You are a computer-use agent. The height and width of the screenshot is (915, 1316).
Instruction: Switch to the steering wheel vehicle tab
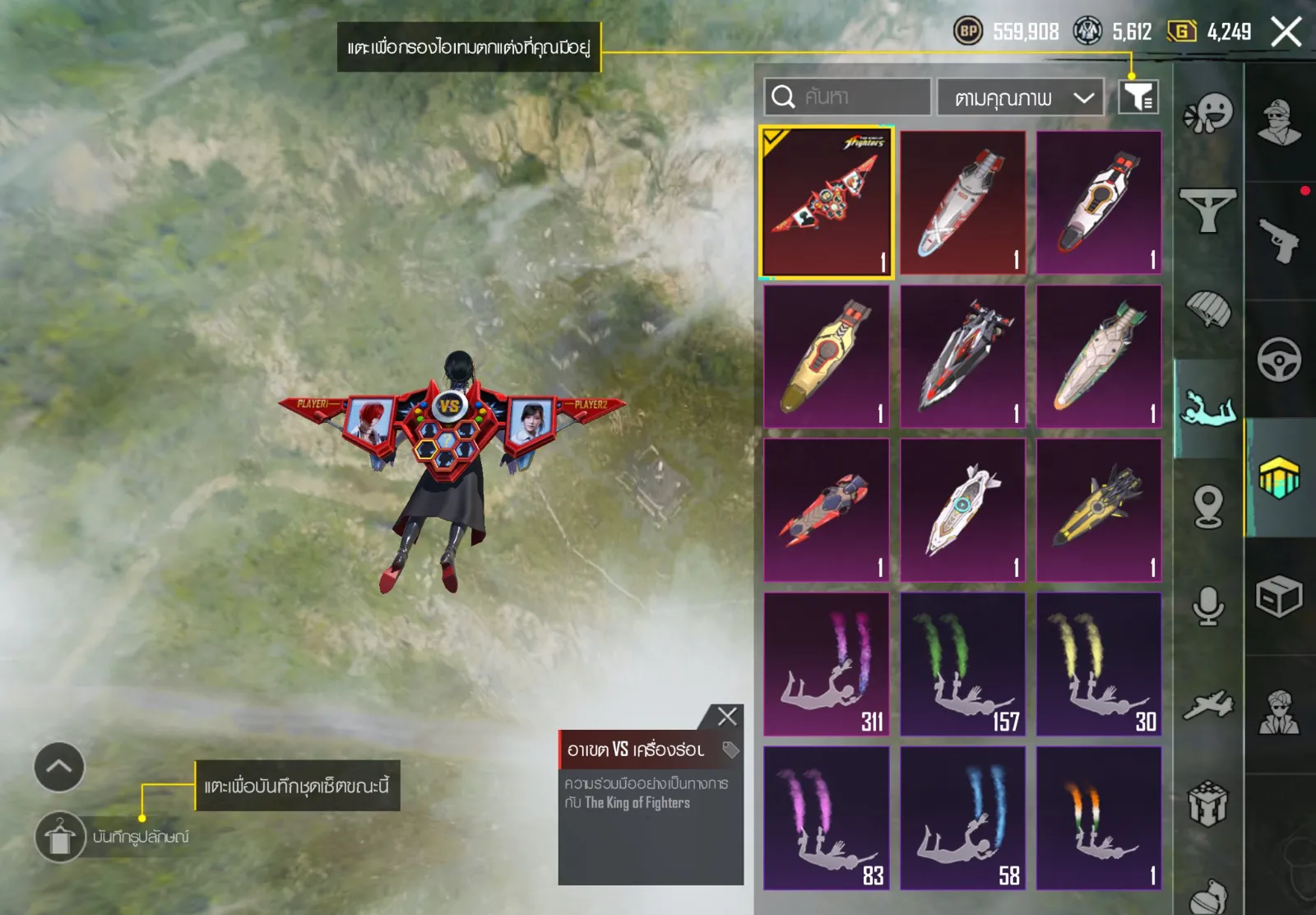click(1279, 359)
